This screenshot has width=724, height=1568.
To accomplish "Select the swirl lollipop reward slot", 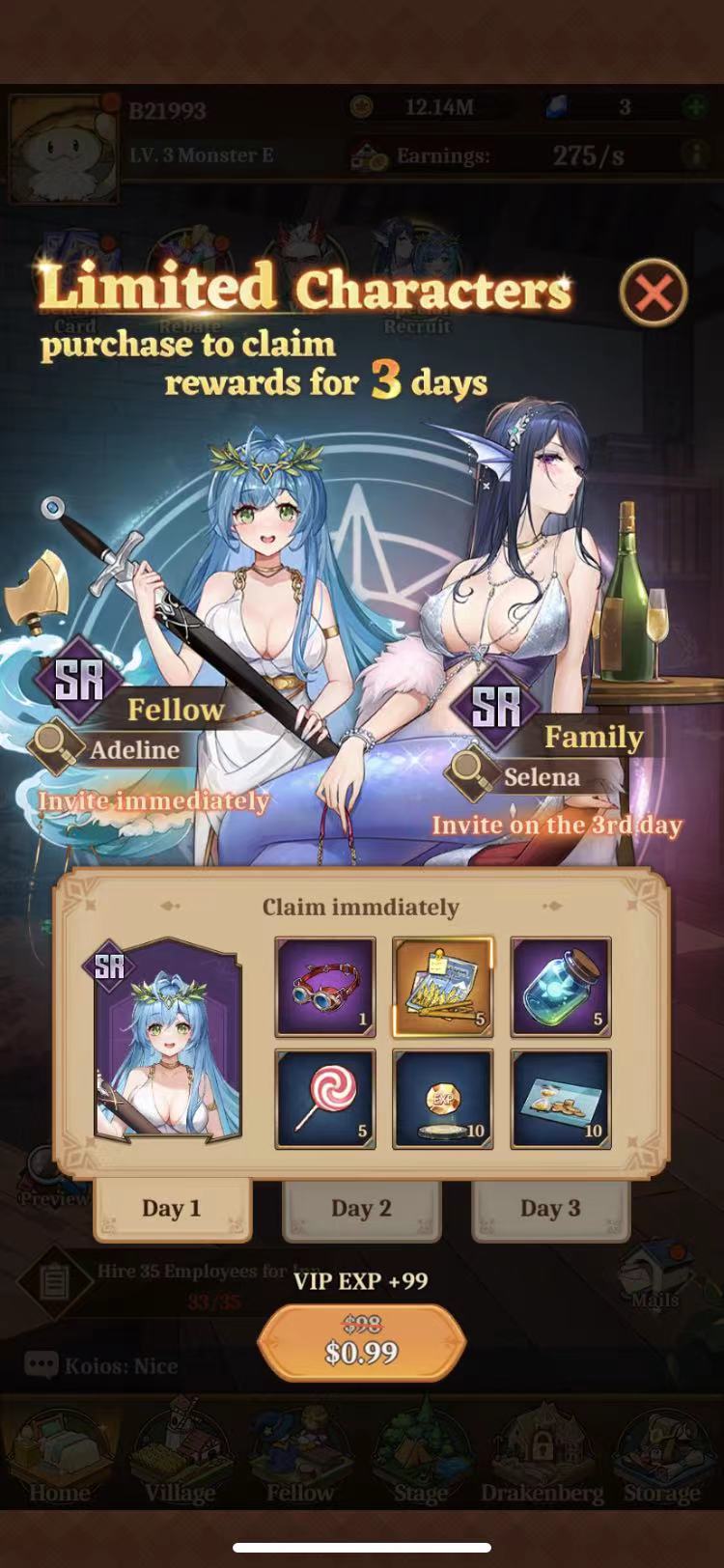I will pyautogui.click(x=325, y=1100).
